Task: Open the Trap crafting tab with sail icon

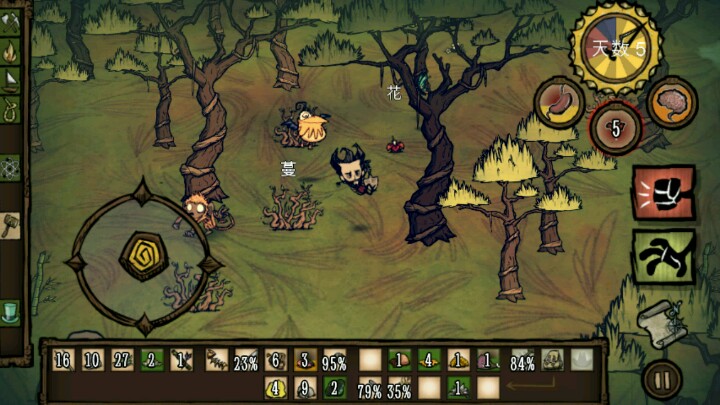Action: tap(13, 78)
